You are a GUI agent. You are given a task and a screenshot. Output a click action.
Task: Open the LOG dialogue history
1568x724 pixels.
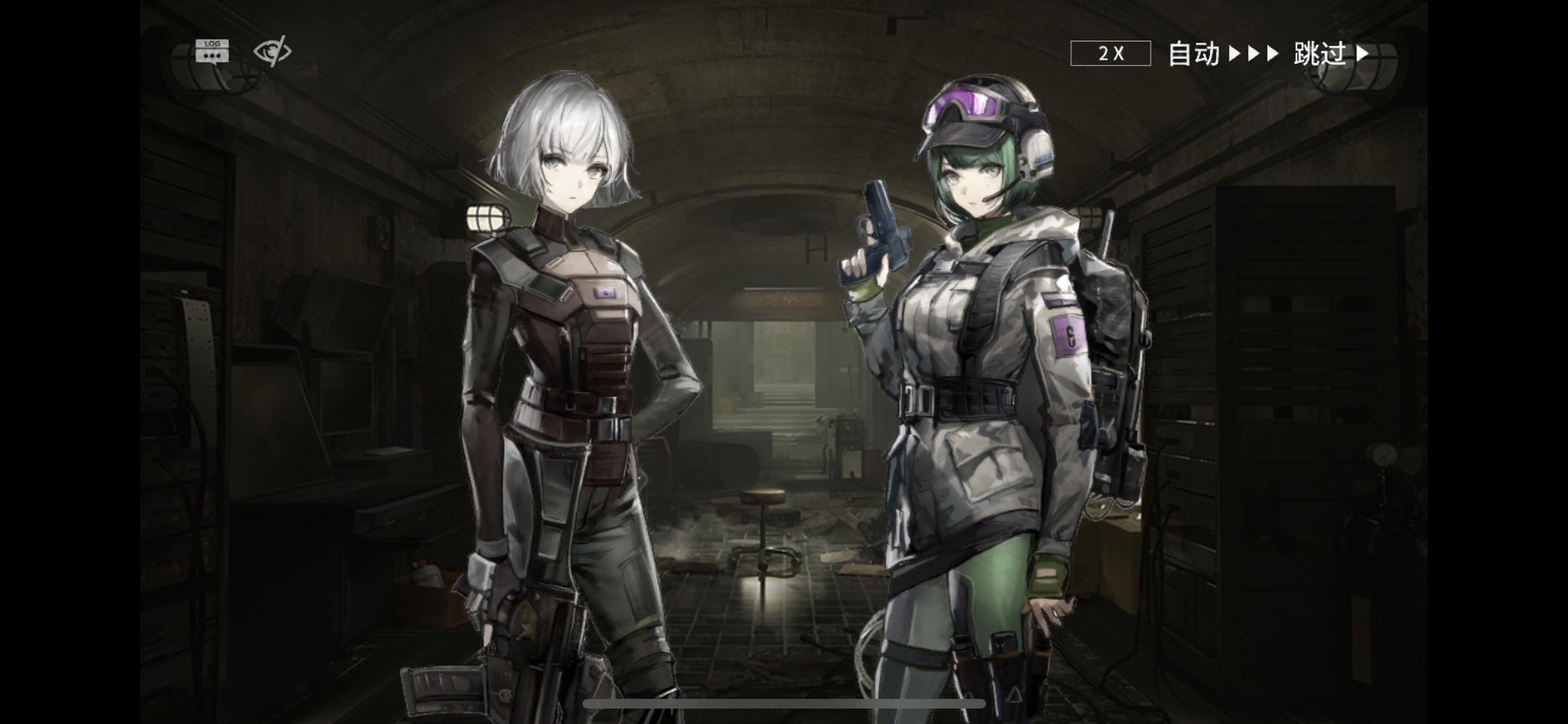(212, 51)
